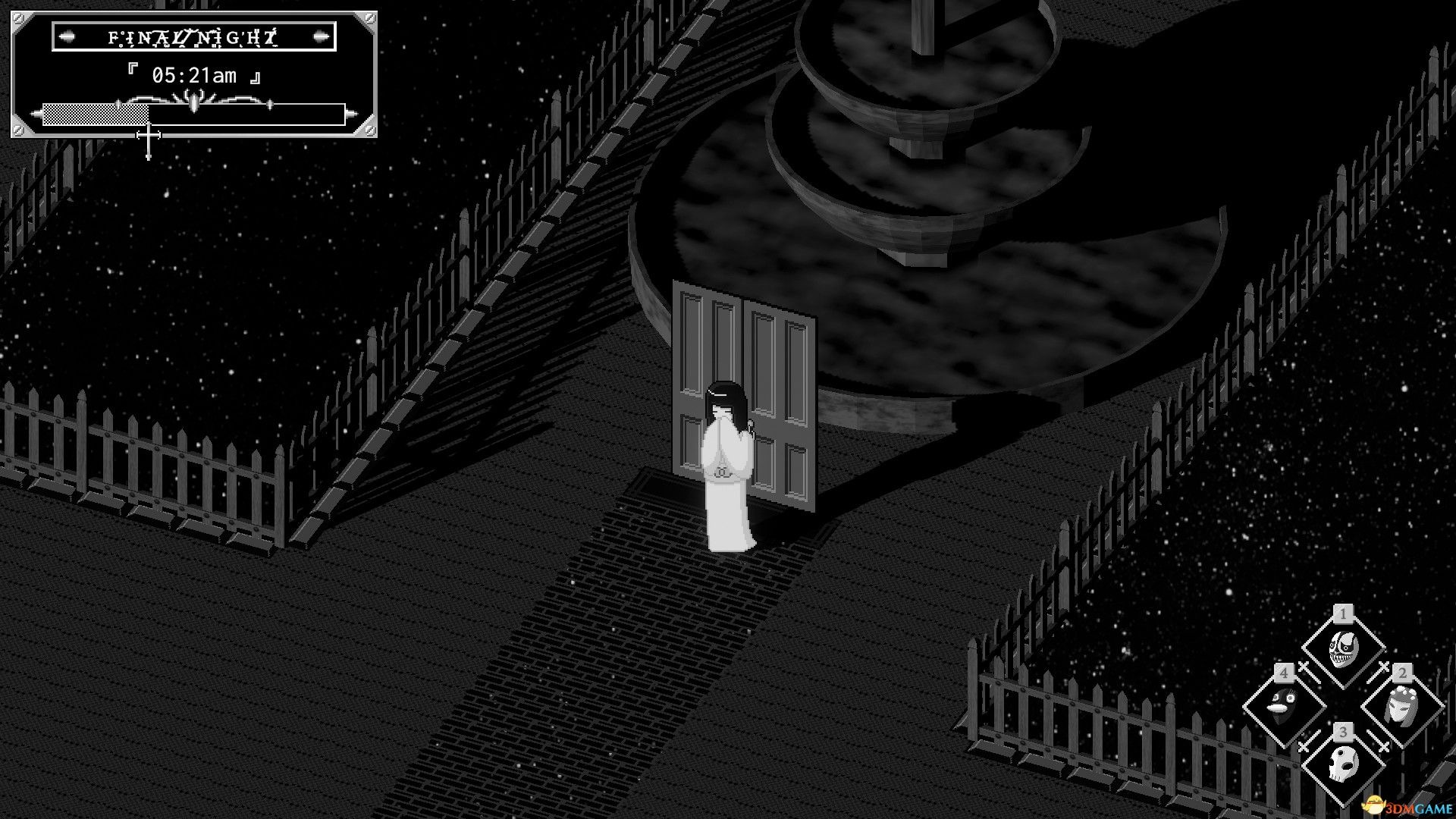Click the number 2 label on the mask wheel
The image size is (1456, 819).
point(1402,676)
